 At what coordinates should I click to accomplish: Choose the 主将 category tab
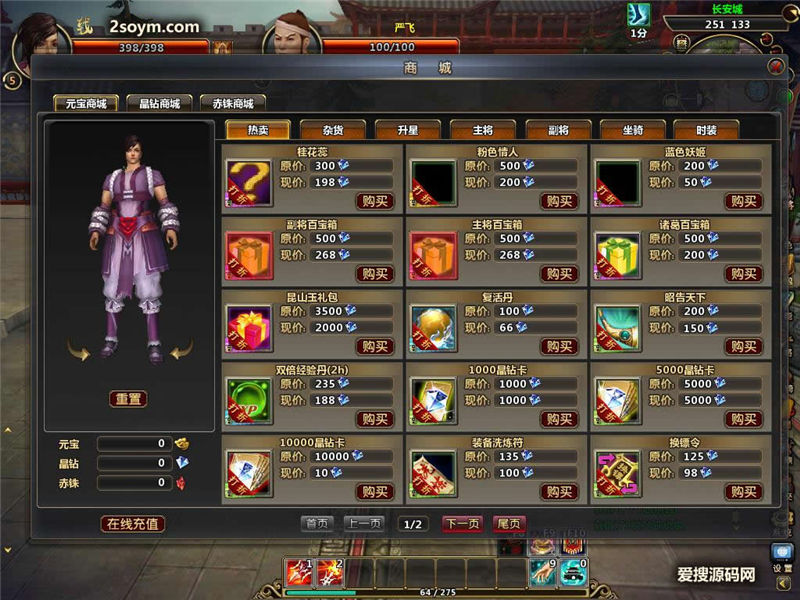482,130
